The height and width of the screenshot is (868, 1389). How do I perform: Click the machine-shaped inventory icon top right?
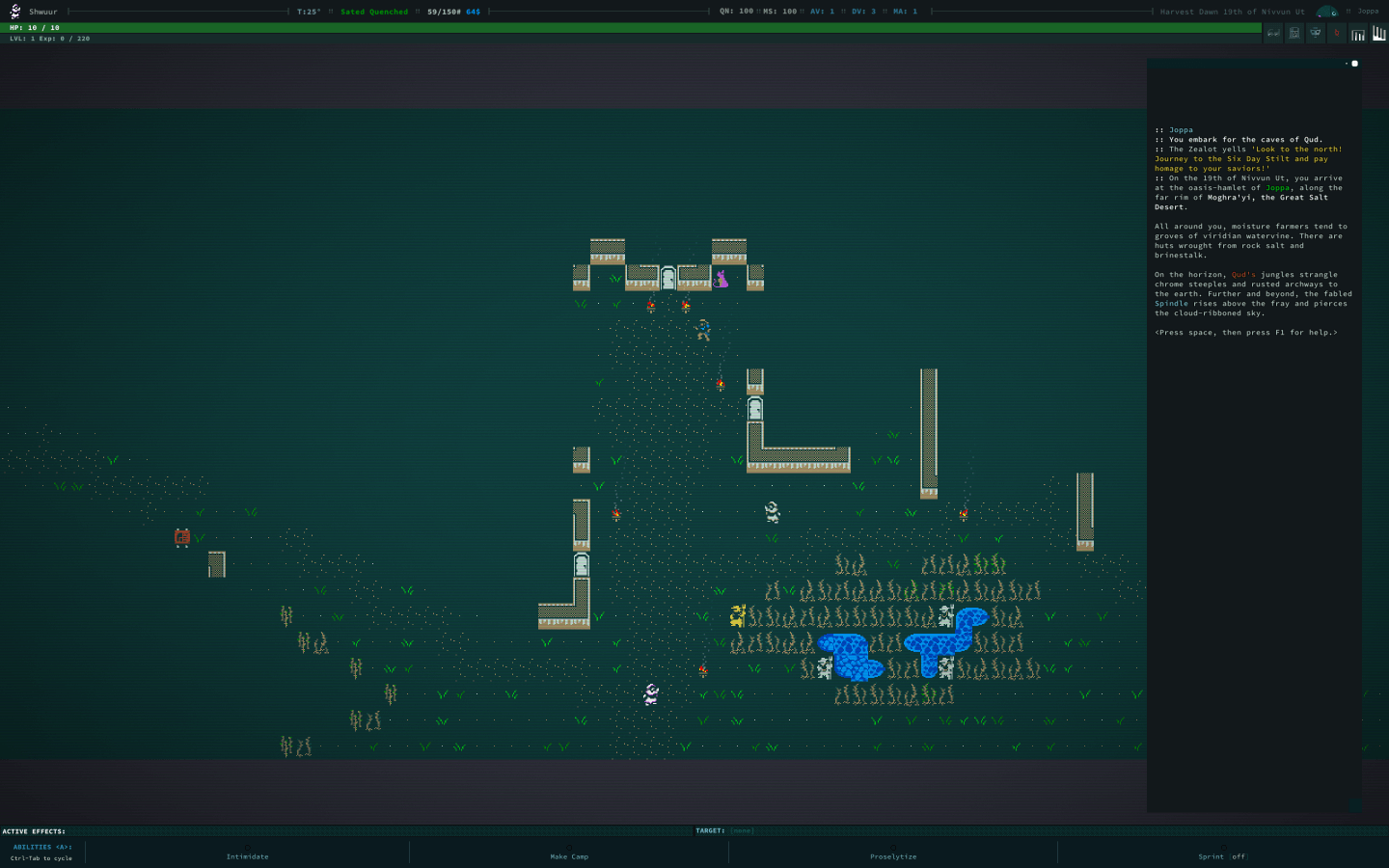(x=1294, y=33)
